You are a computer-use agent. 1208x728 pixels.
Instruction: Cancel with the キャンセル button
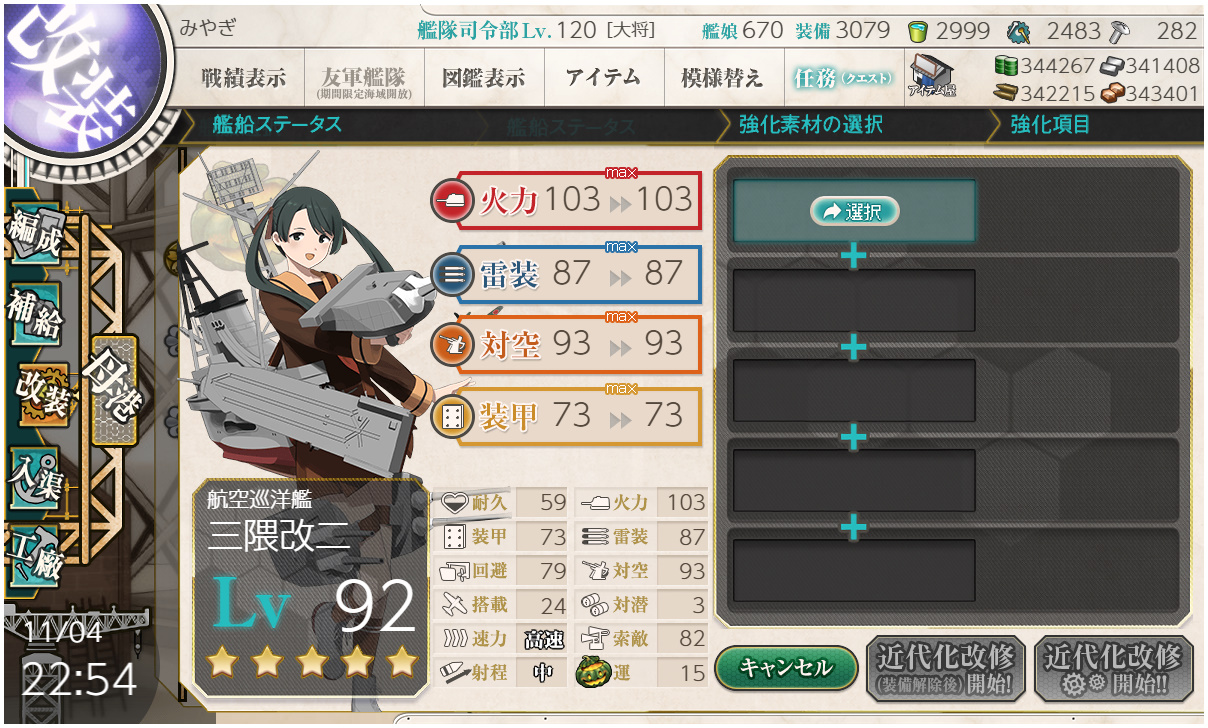coord(786,667)
